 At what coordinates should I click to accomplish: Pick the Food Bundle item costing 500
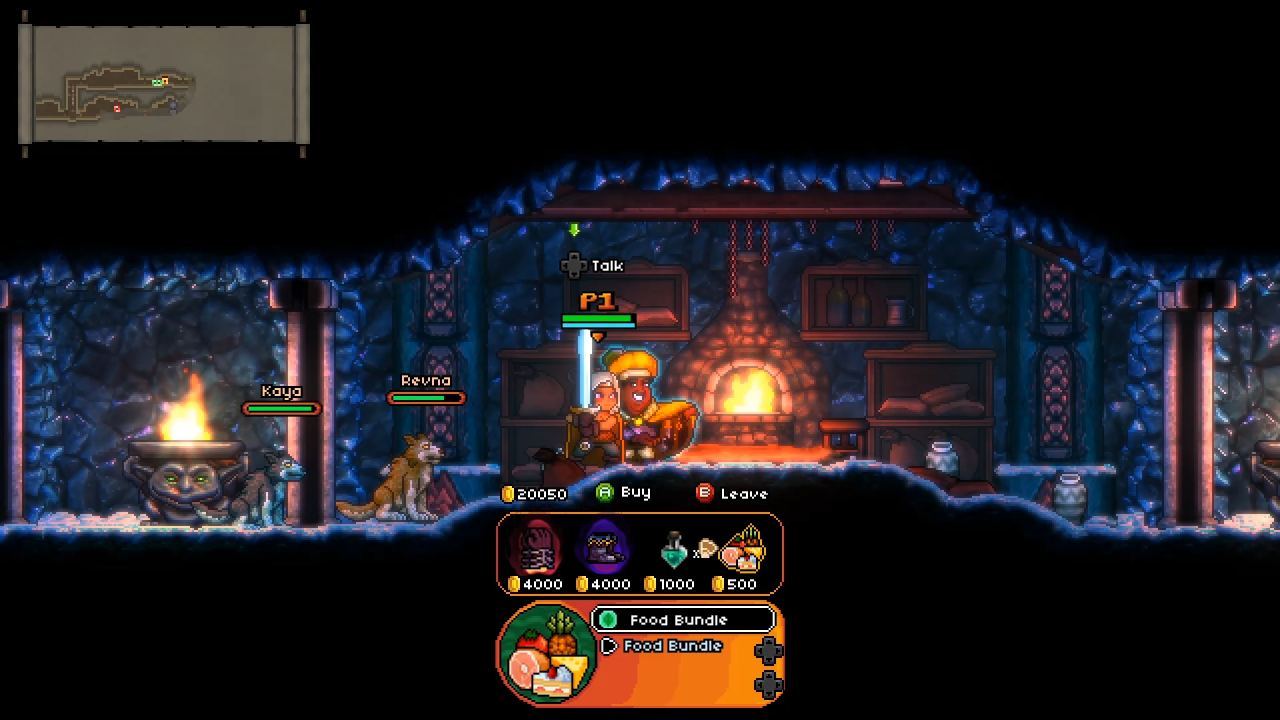click(742, 548)
